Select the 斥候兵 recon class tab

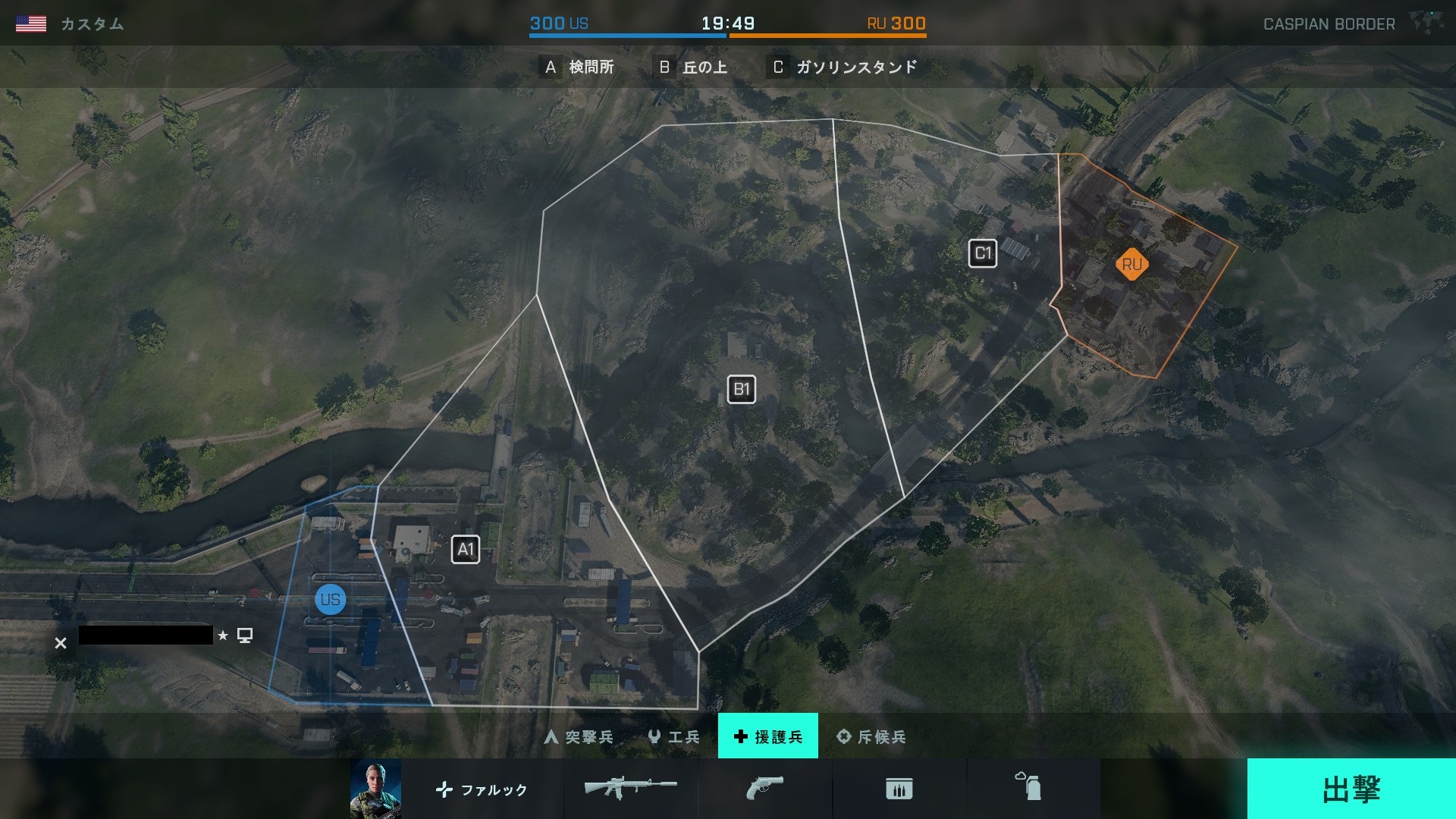pyautogui.click(x=871, y=736)
